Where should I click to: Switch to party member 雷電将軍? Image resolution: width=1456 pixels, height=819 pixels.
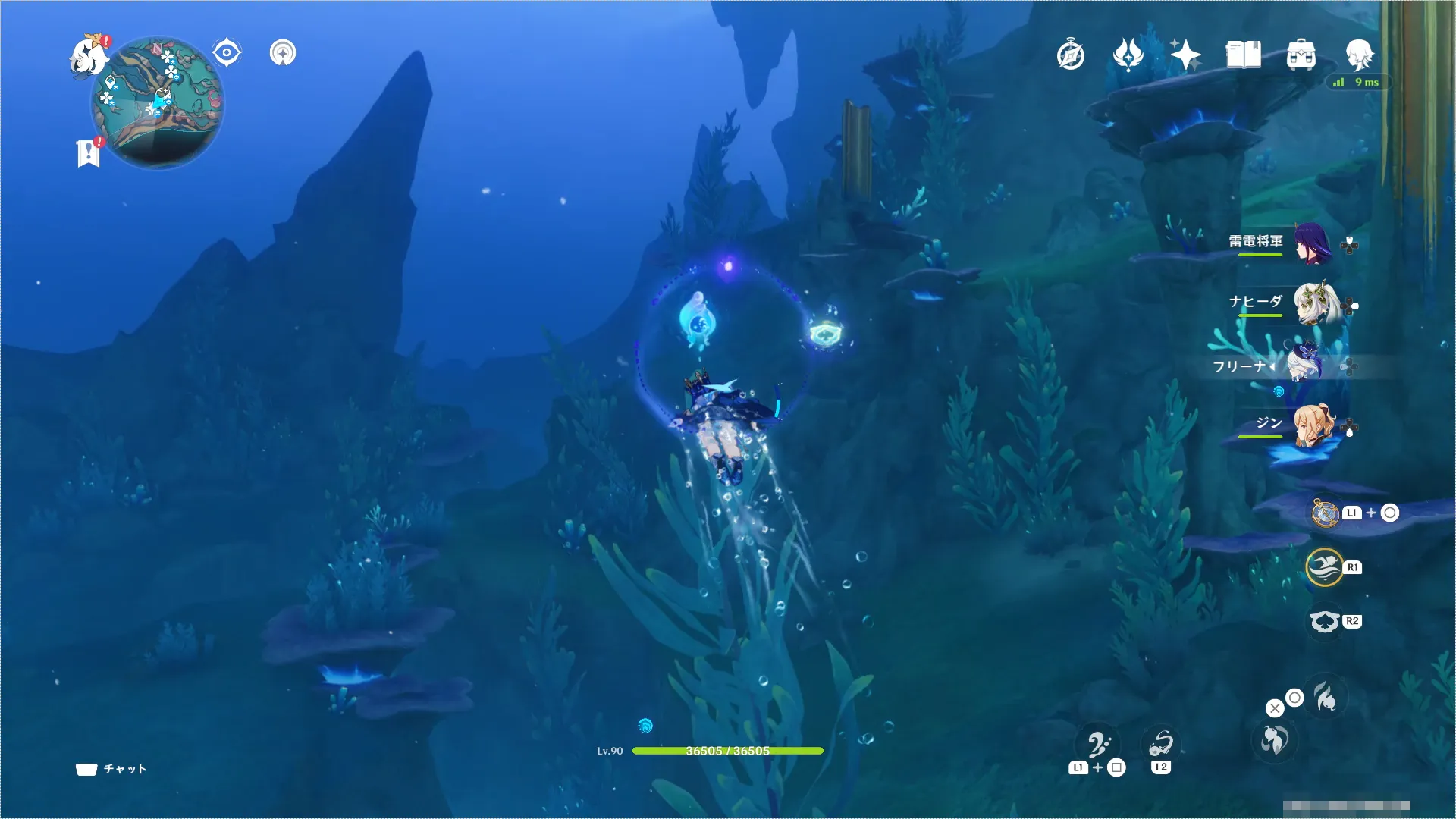coord(1311,243)
